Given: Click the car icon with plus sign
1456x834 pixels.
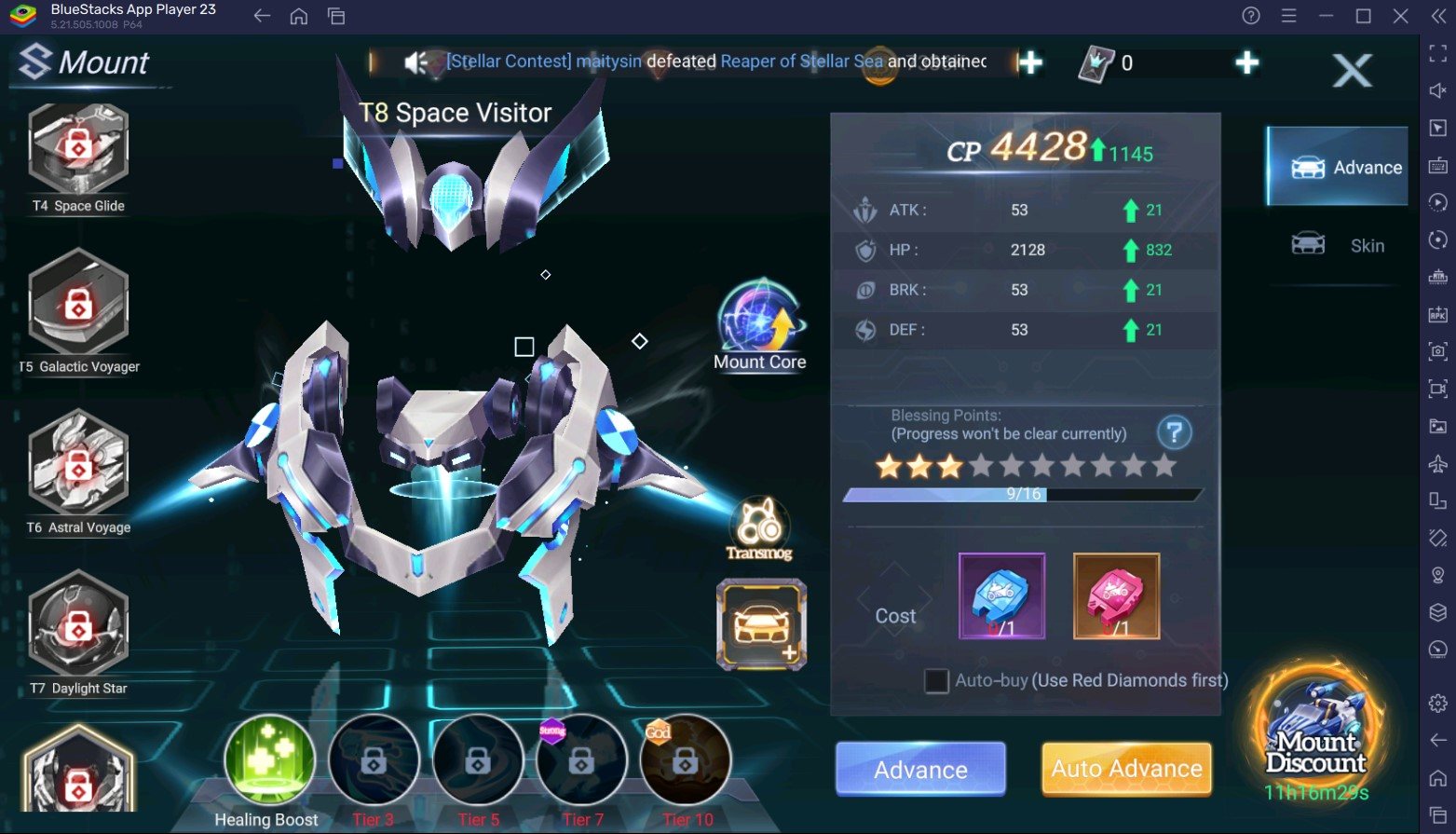Looking at the screenshot, I should [761, 625].
